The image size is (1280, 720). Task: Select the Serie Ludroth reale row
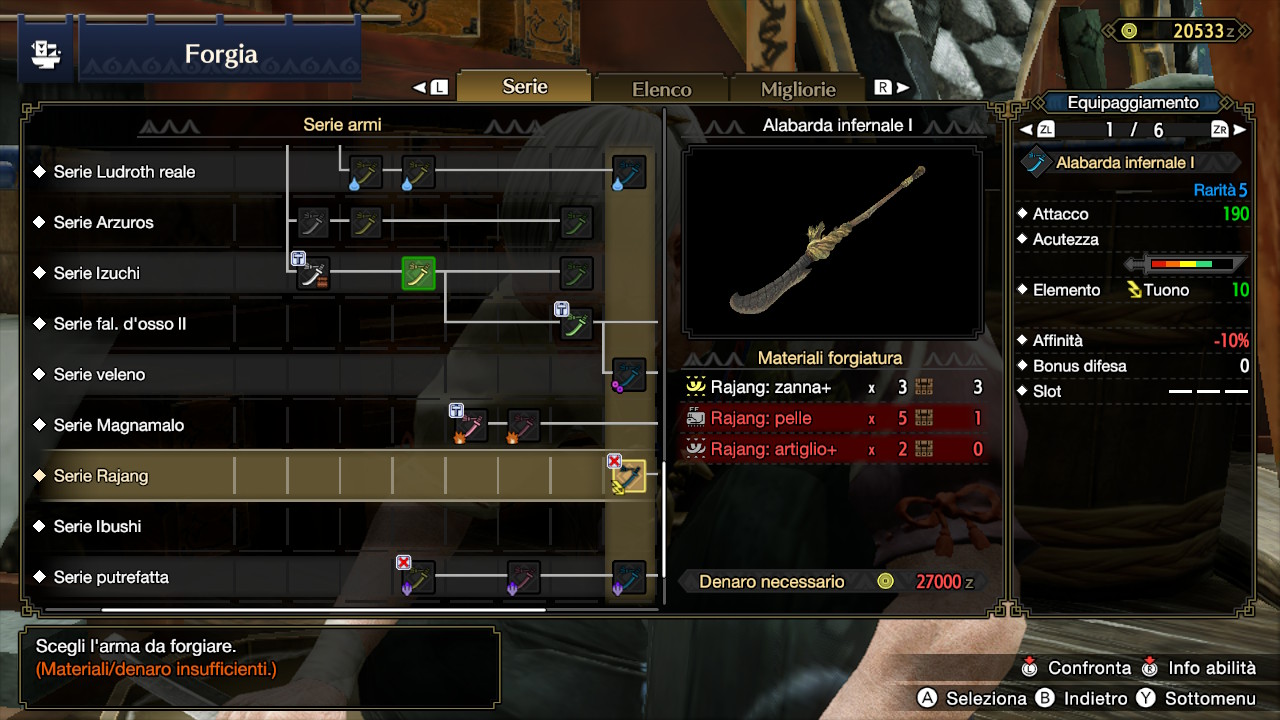pos(125,172)
